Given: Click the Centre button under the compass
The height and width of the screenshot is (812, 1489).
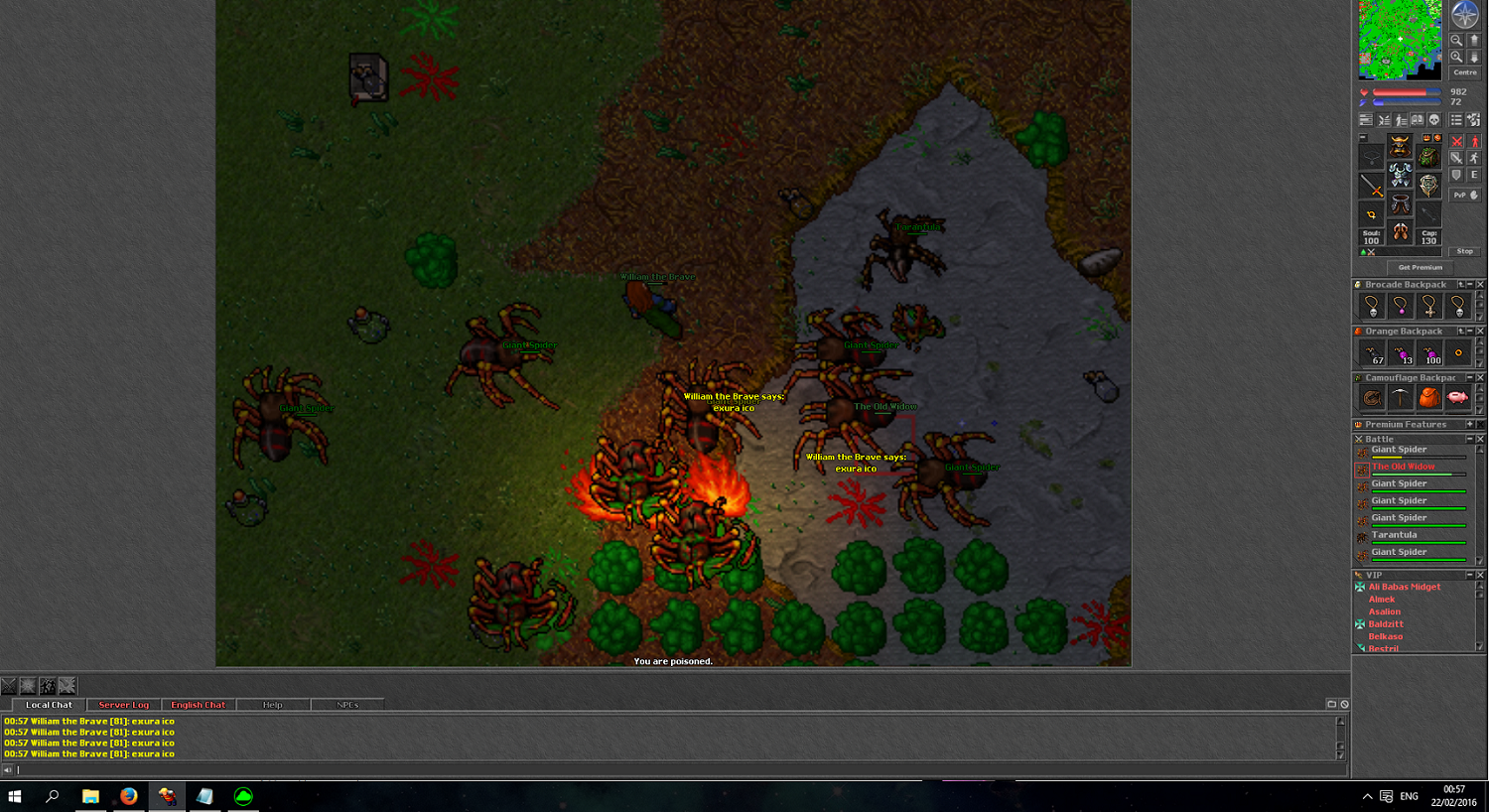Looking at the screenshot, I should click(1465, 72).
